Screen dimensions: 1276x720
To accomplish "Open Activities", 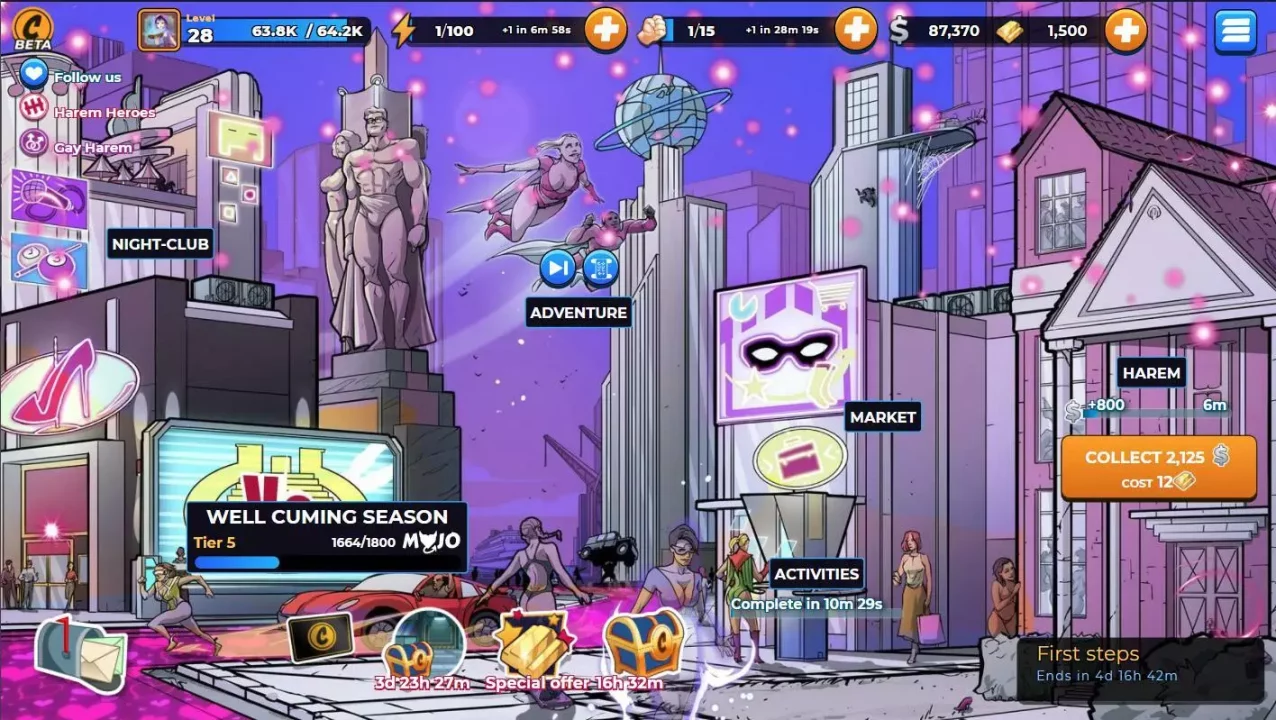I will 816,574.
